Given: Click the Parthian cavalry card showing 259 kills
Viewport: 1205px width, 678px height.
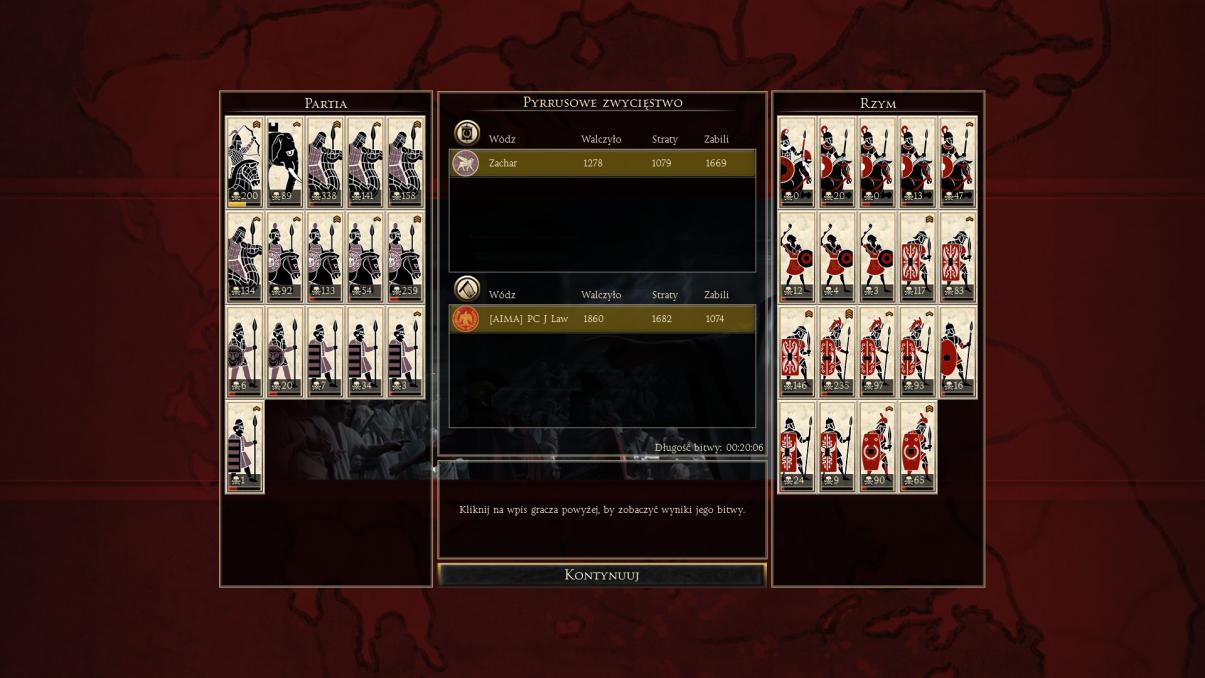Looking at the screenshot, I should 405,257.
